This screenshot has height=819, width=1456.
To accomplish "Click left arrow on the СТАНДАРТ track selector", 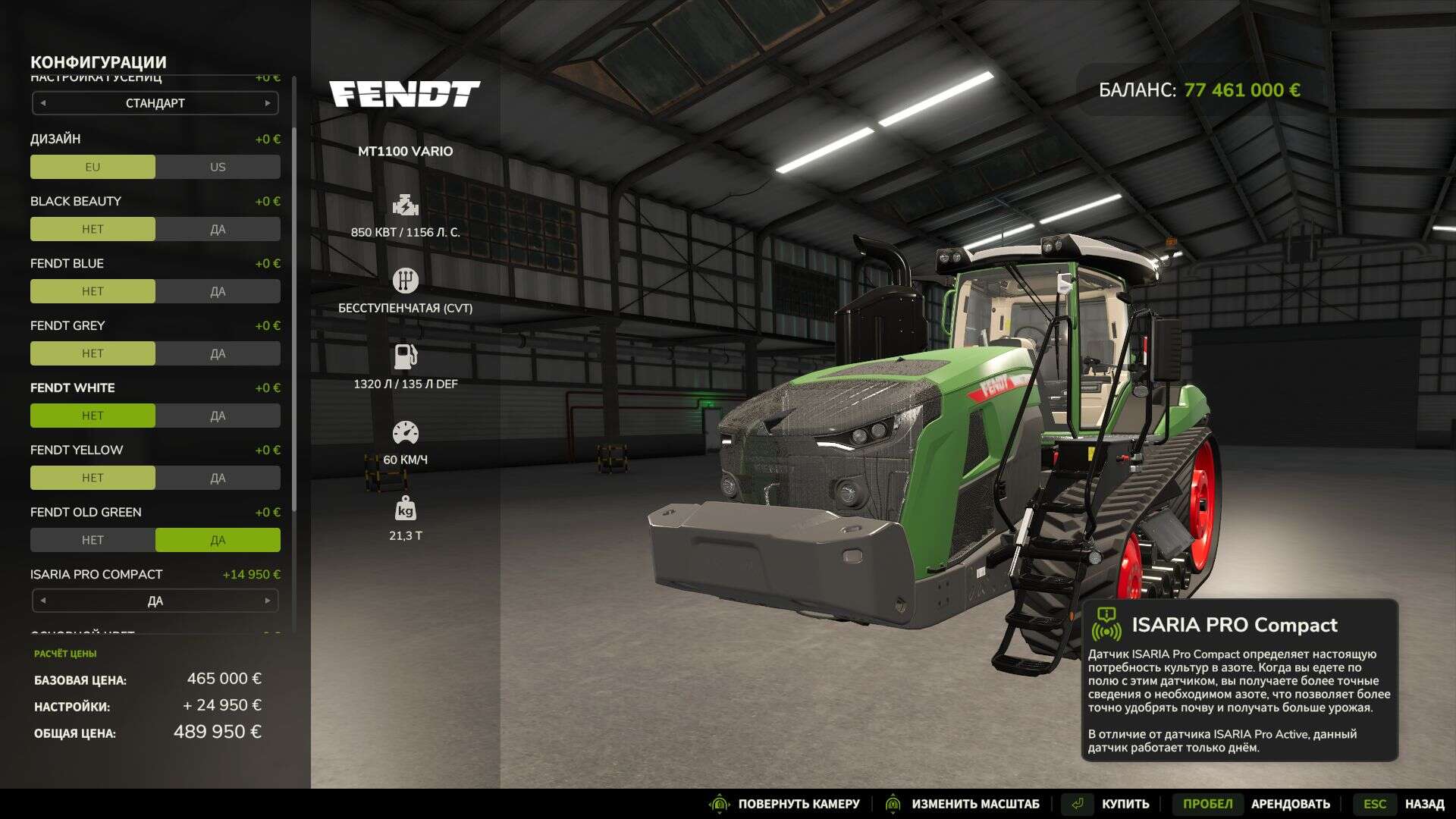I will [x=43, y=103].
